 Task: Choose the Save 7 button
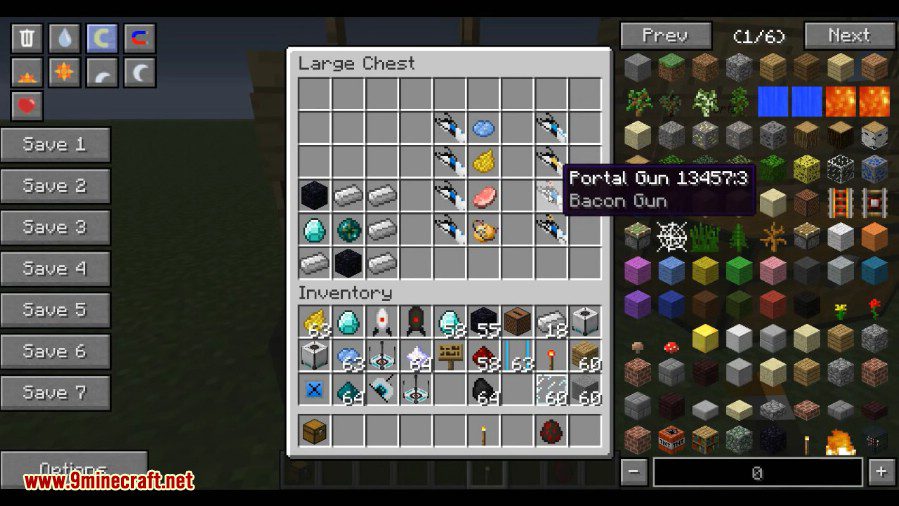pyautogui.click(x=55, y=392)
